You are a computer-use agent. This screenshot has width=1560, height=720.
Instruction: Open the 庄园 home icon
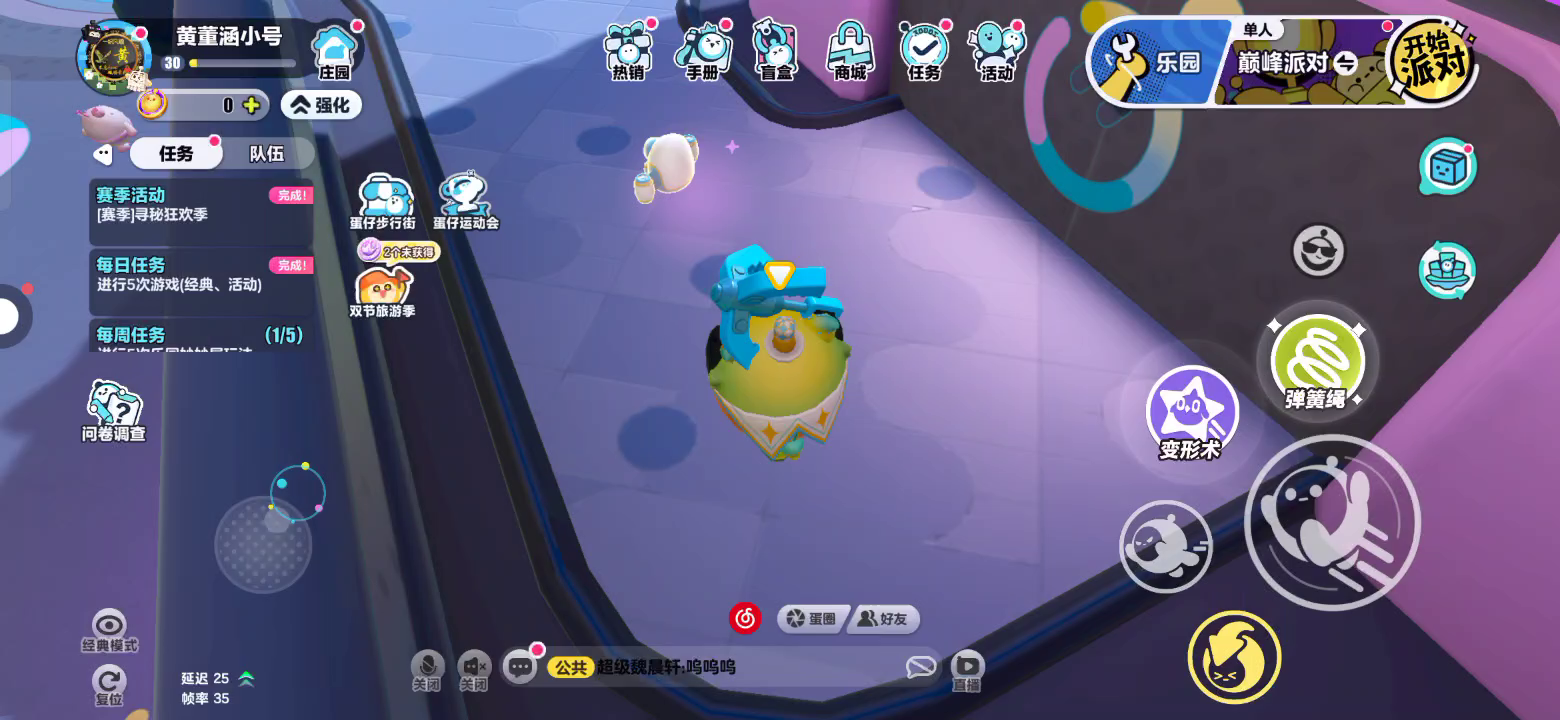[334, 50]
